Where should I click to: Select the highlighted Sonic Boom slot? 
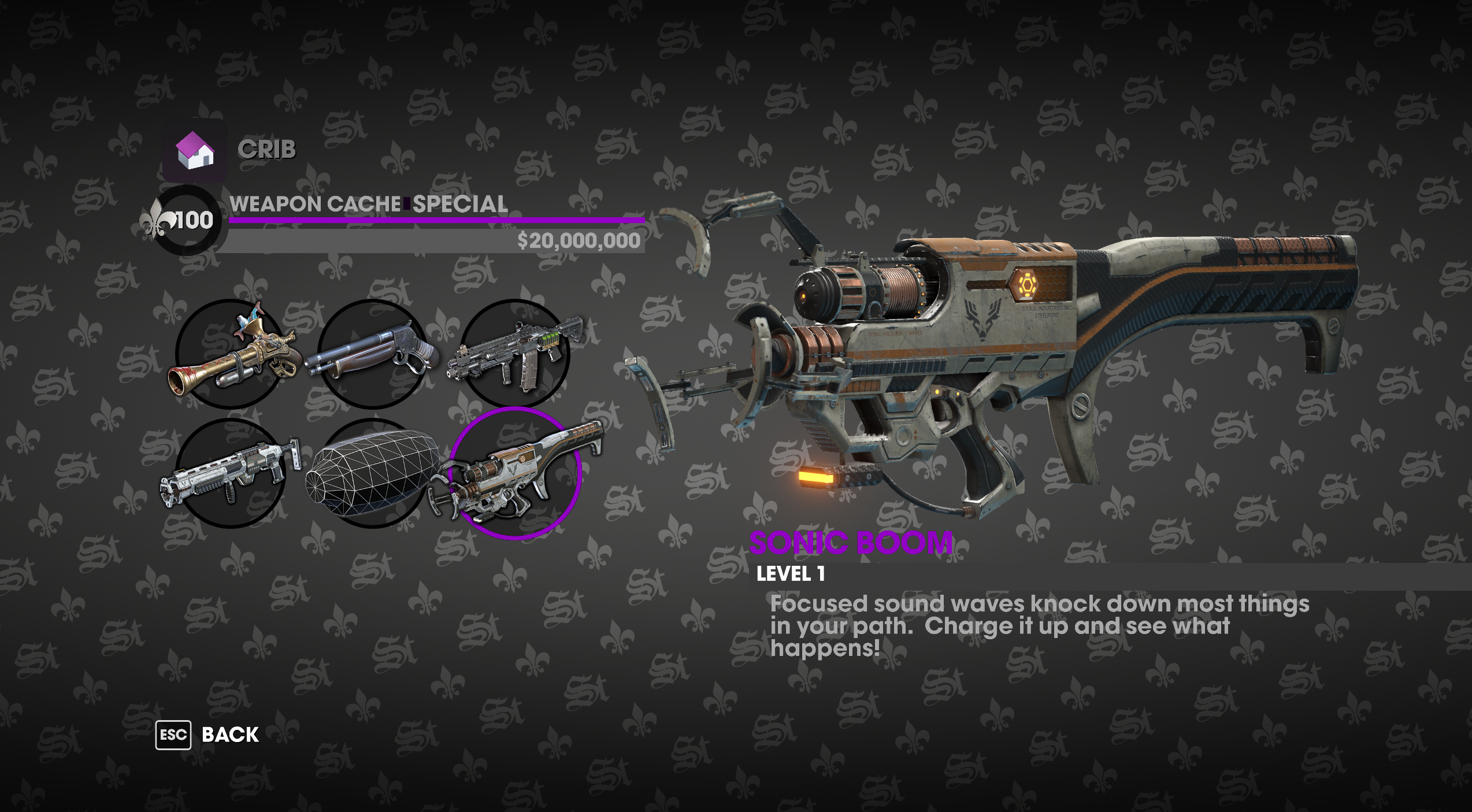[514, 474]
